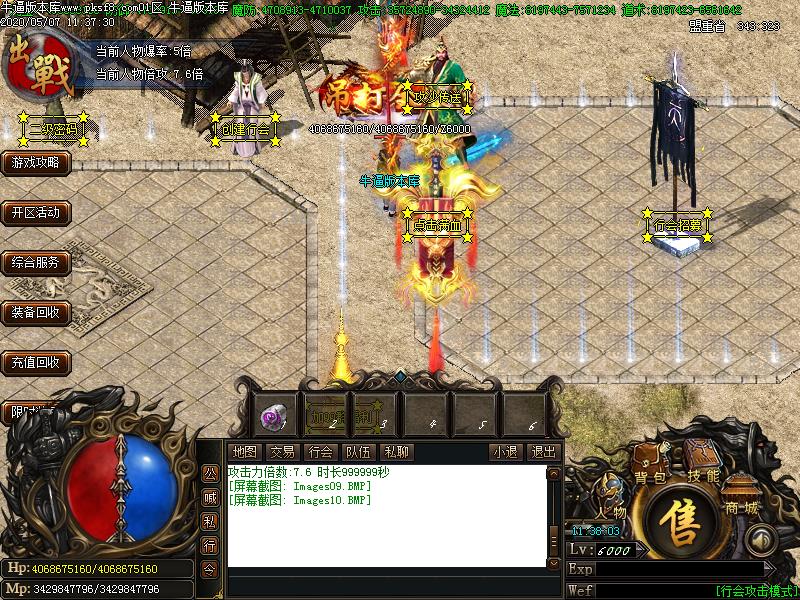Viewport: 800px width, 600px height.
Task: Open the 交易 trade button
Action: (x=282, y=452)
